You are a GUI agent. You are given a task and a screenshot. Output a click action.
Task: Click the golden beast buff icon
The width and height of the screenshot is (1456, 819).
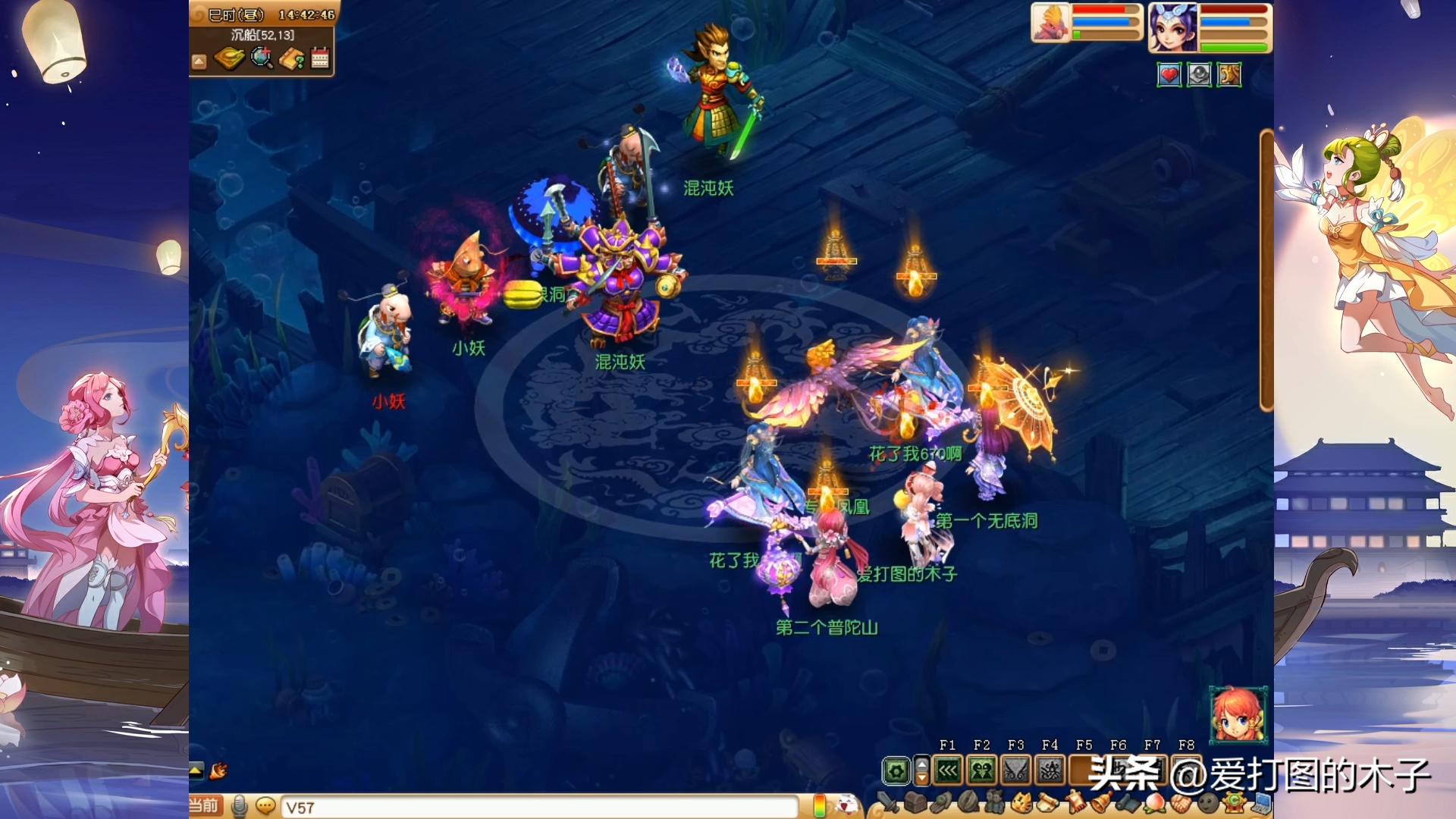1228,75
